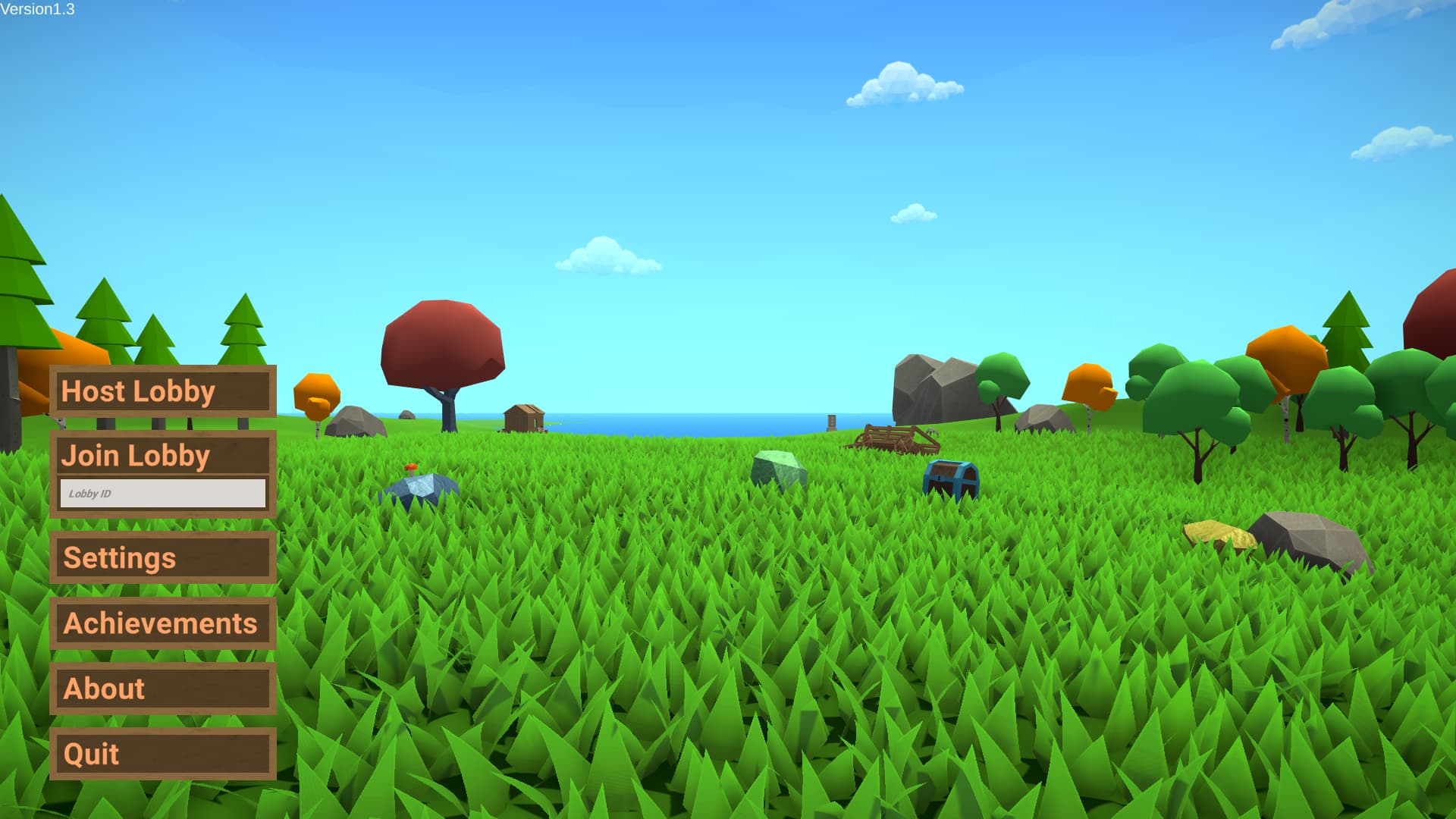
Task: Open the Settings menu
Action: coord(162,558)
